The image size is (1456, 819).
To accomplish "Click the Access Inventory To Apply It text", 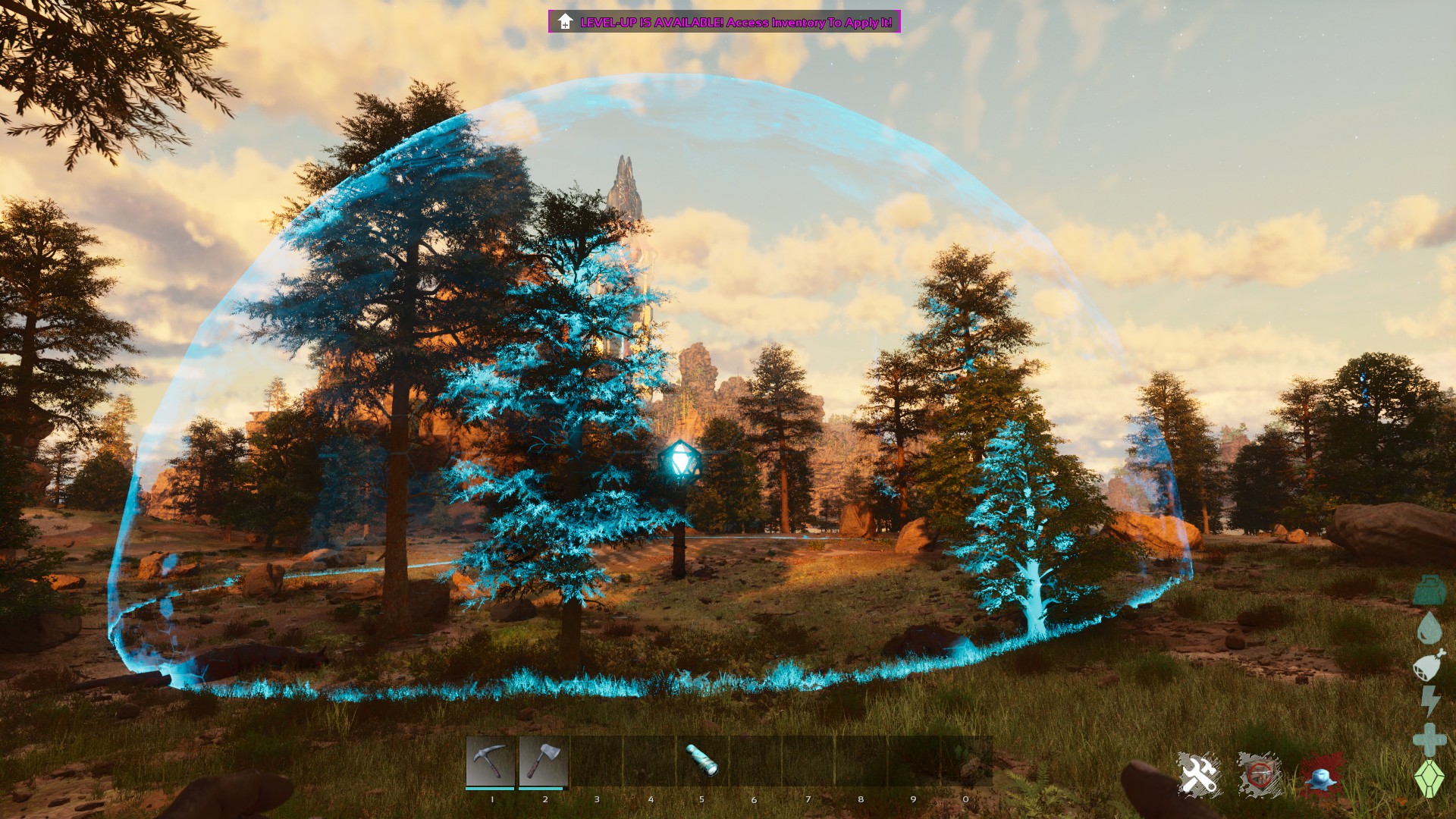I will [x=811, y=23].
